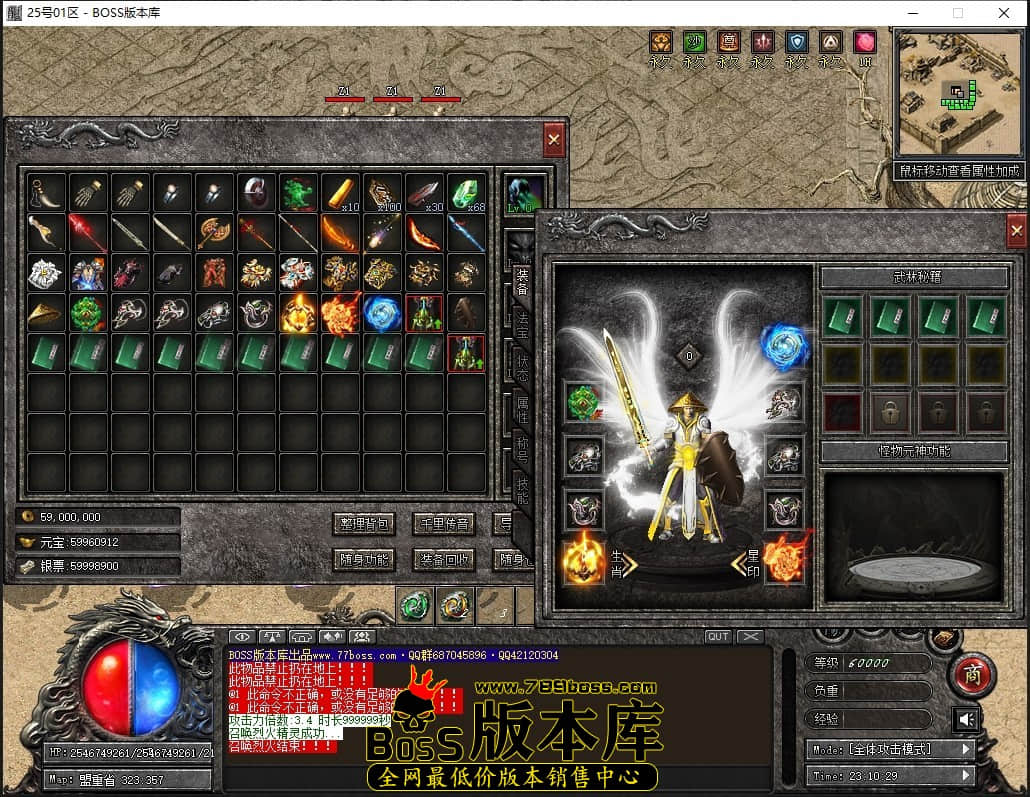This screenshot has width=1030, height=797.
Task: Select the golden straw hat in bag
Action: [x=46, y=314]
